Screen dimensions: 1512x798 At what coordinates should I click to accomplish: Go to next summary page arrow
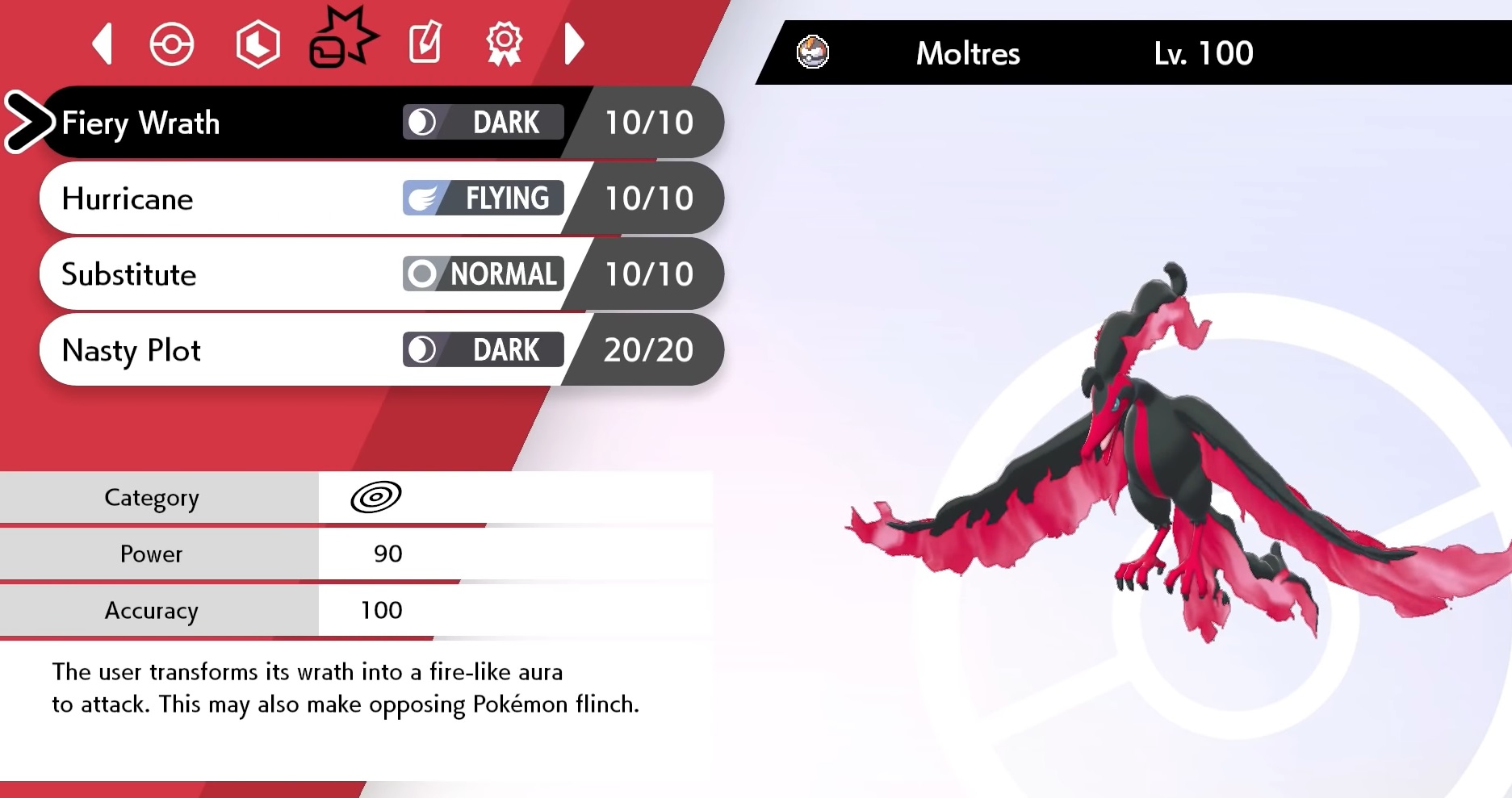coord(573,44)
